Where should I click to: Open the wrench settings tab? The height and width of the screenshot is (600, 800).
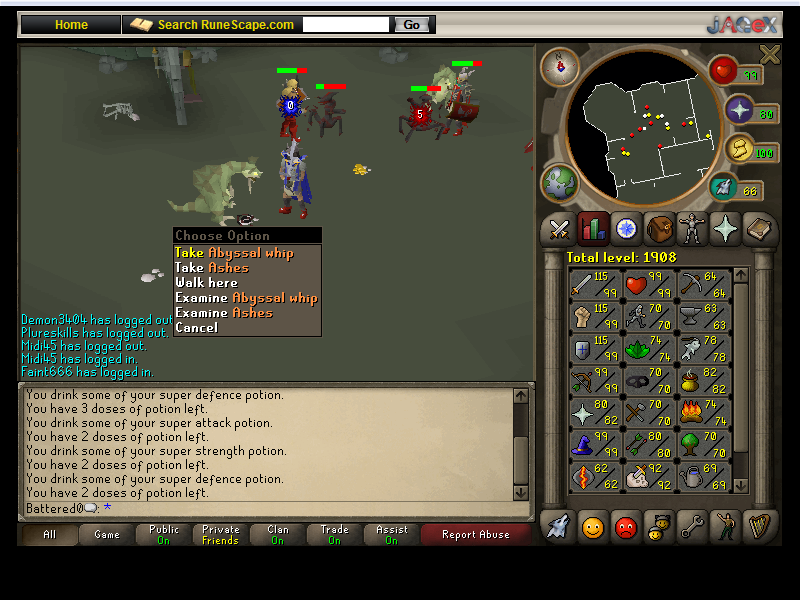(693, 526)
